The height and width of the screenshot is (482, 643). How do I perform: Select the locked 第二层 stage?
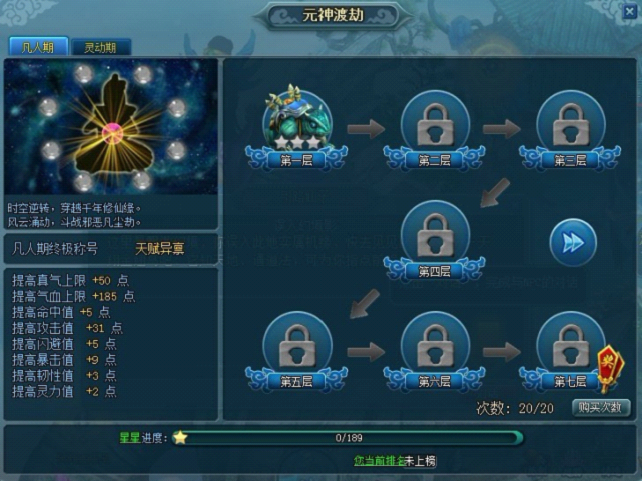point(434,125)
